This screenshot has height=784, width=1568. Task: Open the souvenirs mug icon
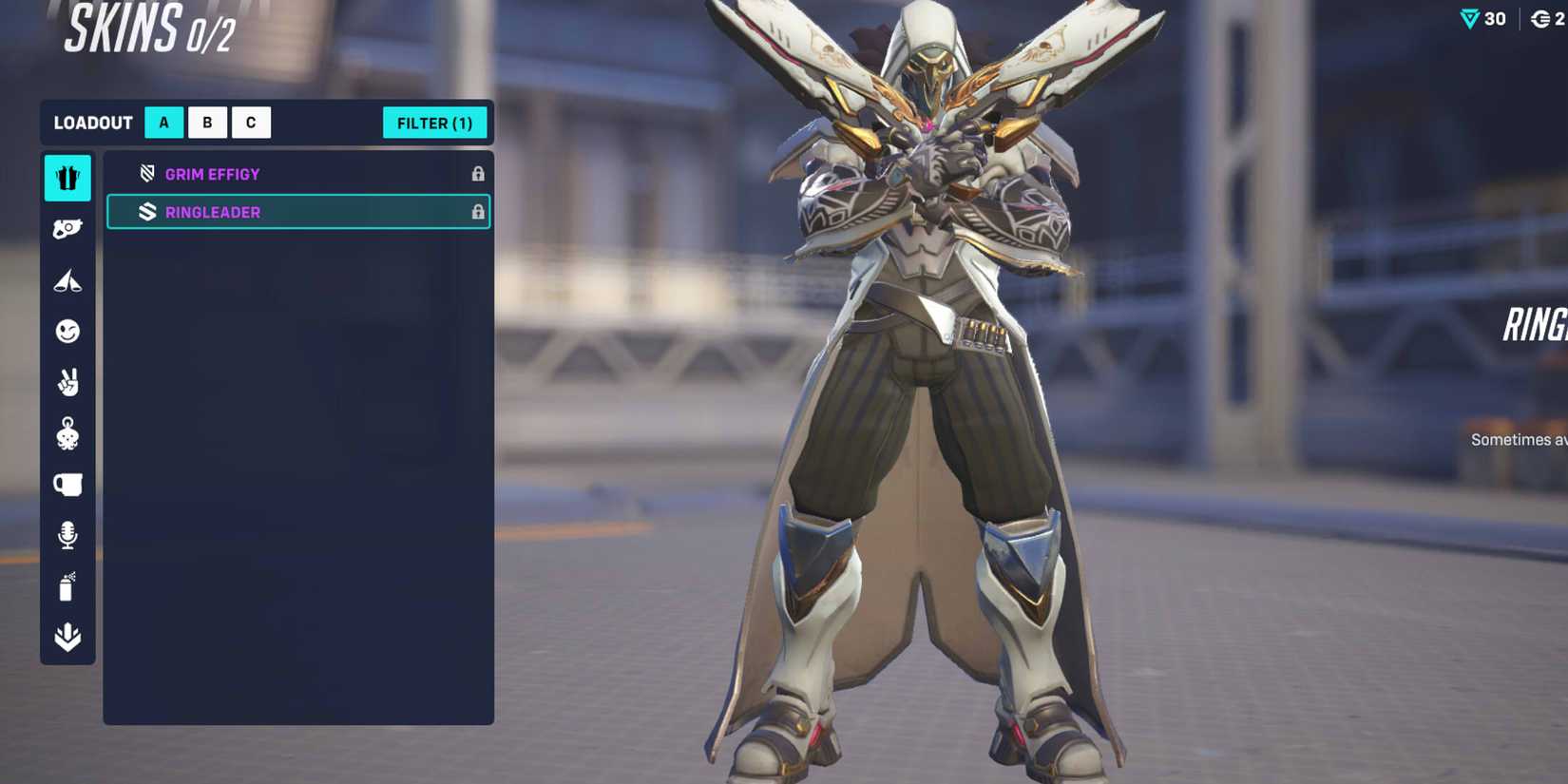[x=67, y=485]
